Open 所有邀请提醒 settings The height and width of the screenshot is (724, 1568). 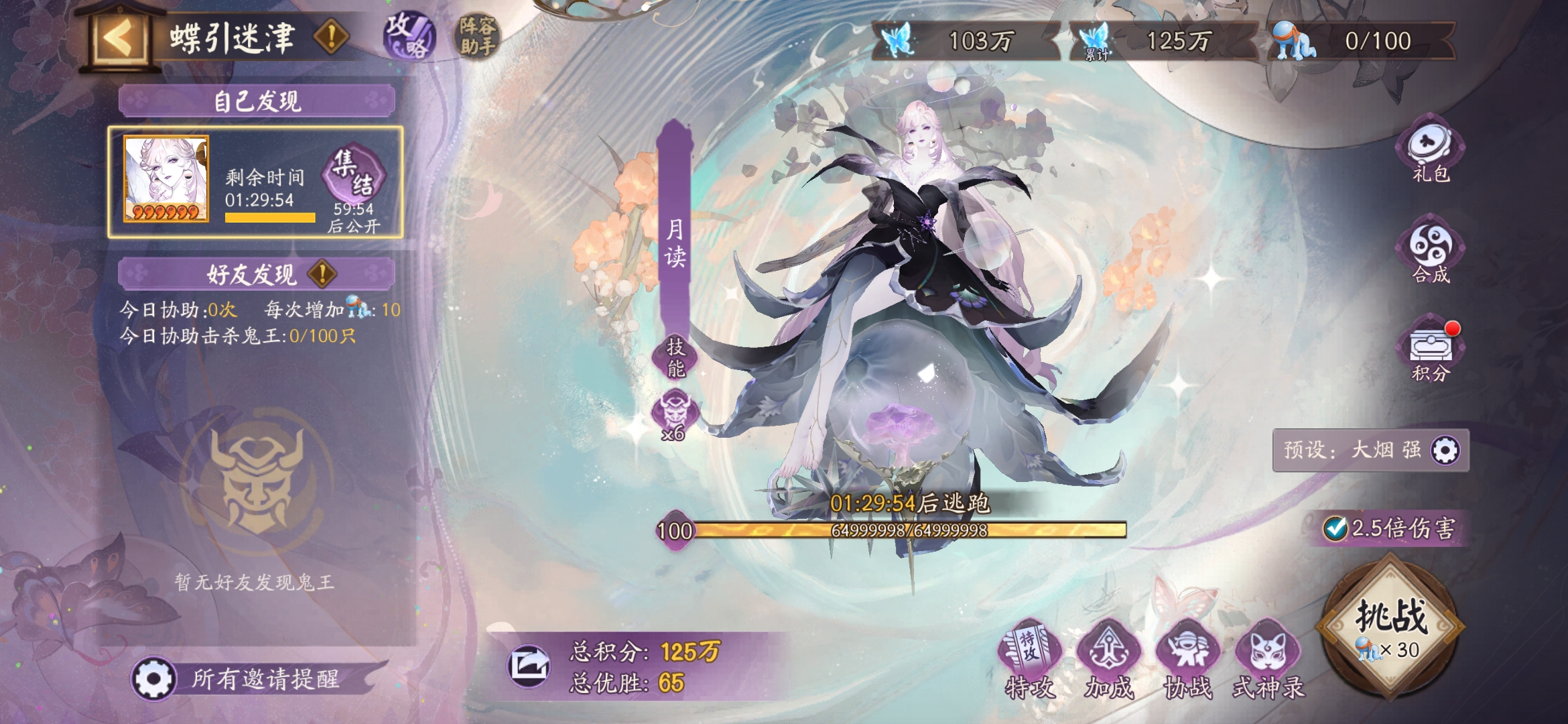[x=154, y=678]
